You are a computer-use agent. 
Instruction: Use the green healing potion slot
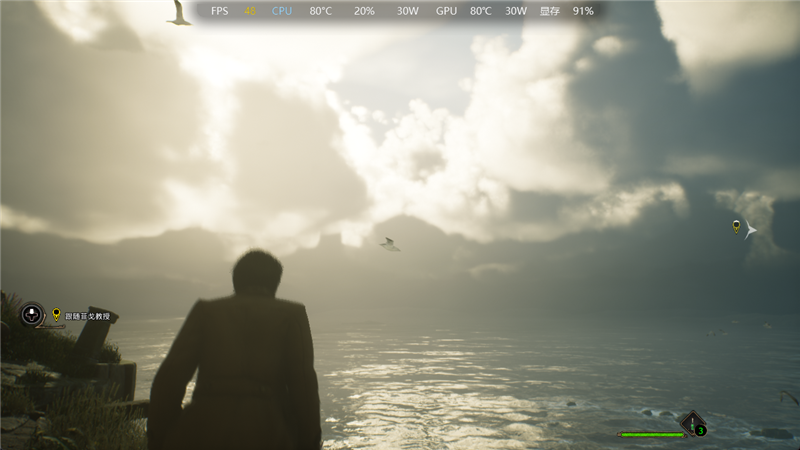[x=693, y=423]
